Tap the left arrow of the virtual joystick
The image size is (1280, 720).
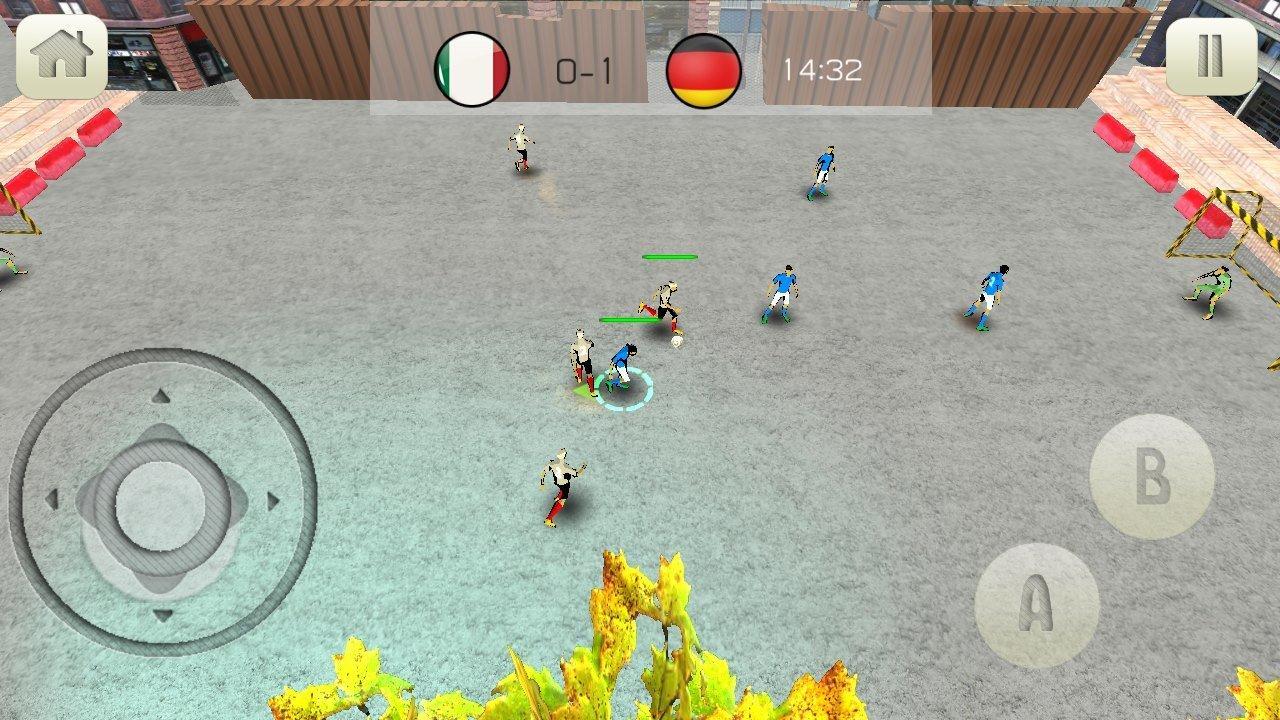tap(52, 498)
